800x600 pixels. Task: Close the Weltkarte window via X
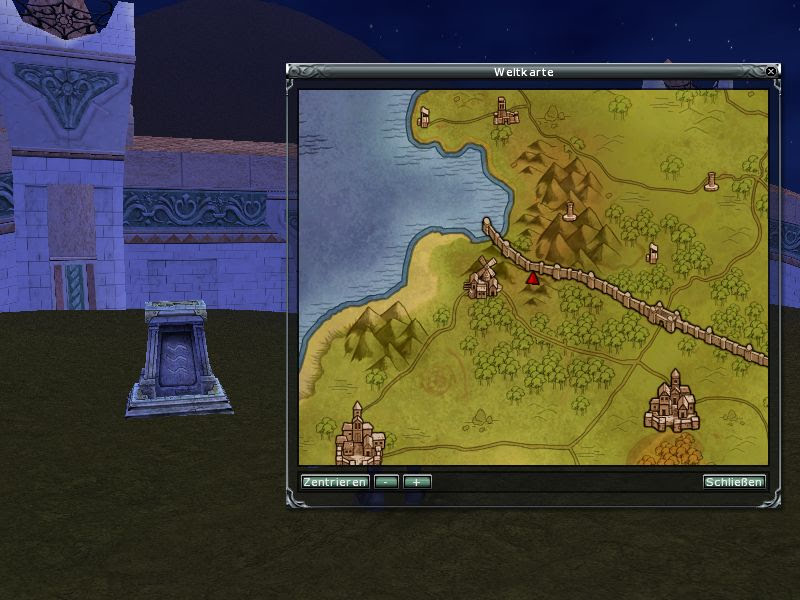[770, 72]
